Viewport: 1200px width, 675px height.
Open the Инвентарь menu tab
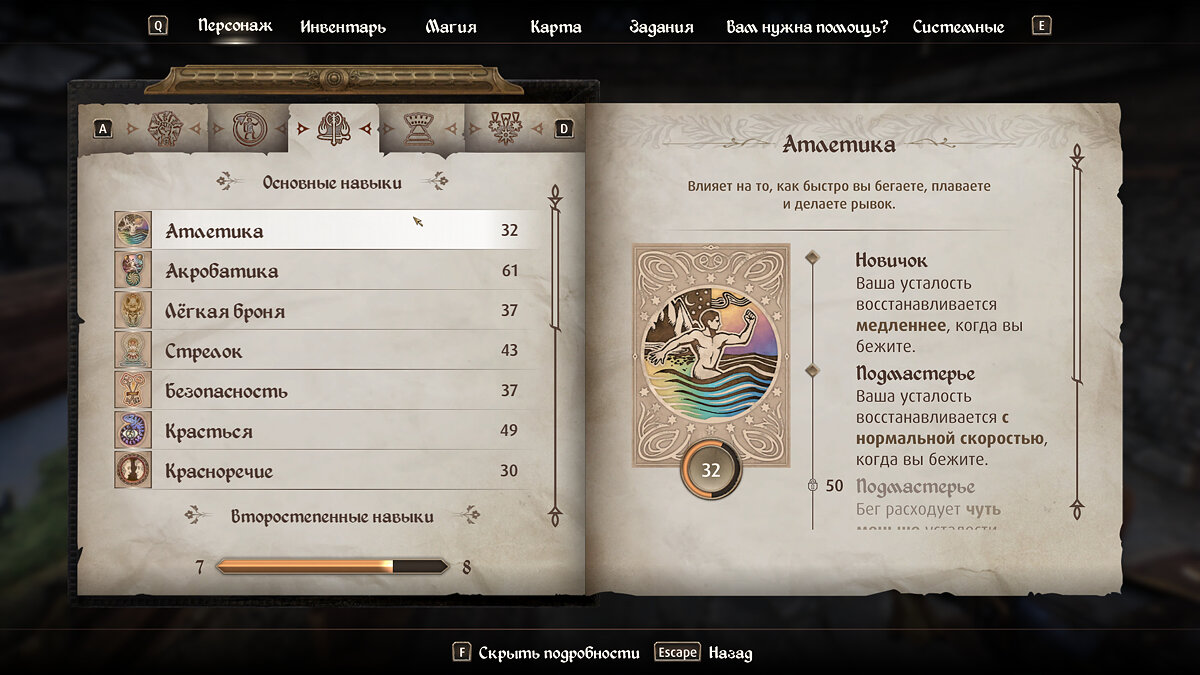[343, 27]
